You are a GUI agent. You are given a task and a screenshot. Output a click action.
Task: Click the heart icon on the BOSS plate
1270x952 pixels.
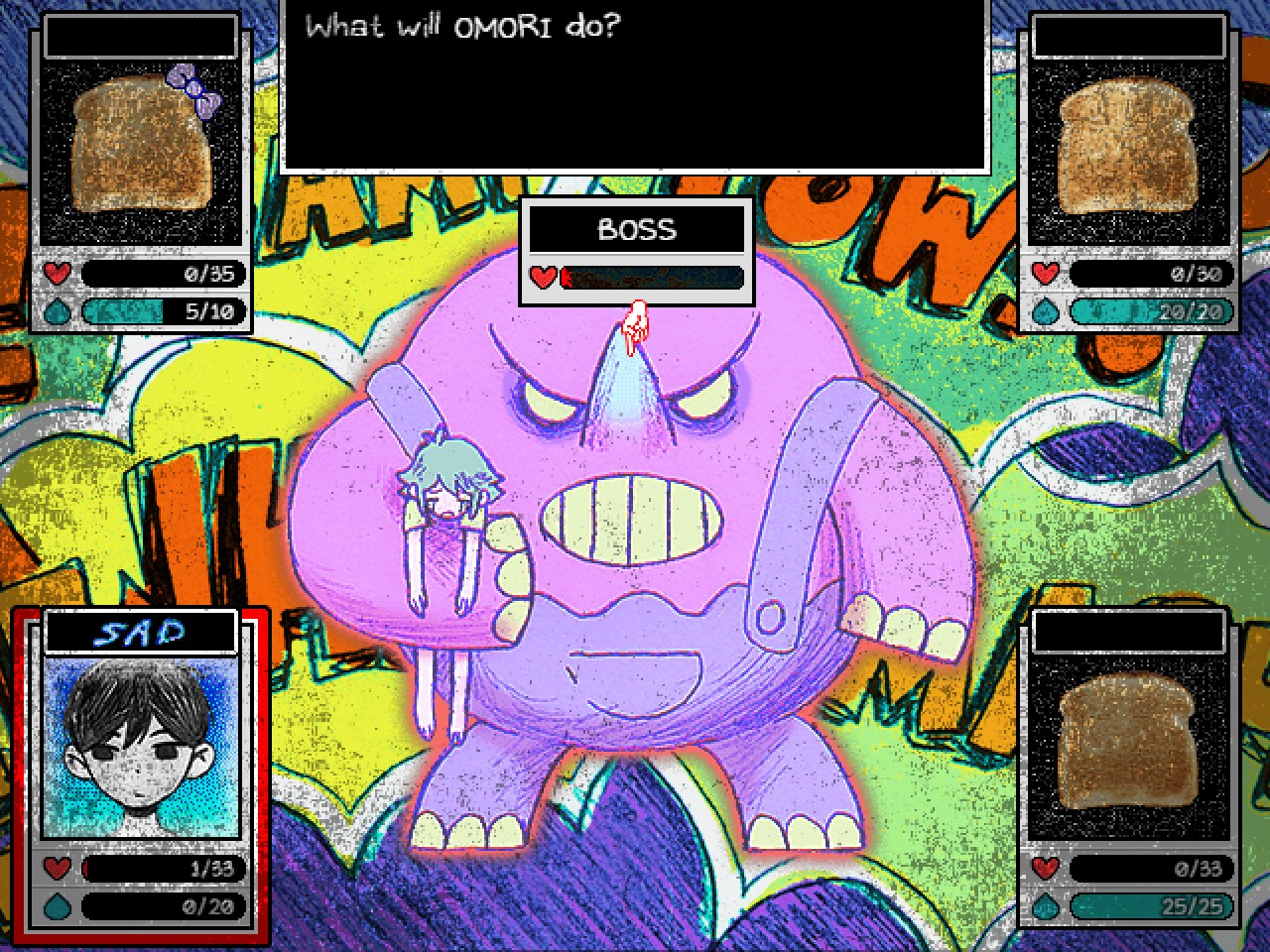point(544,279)
